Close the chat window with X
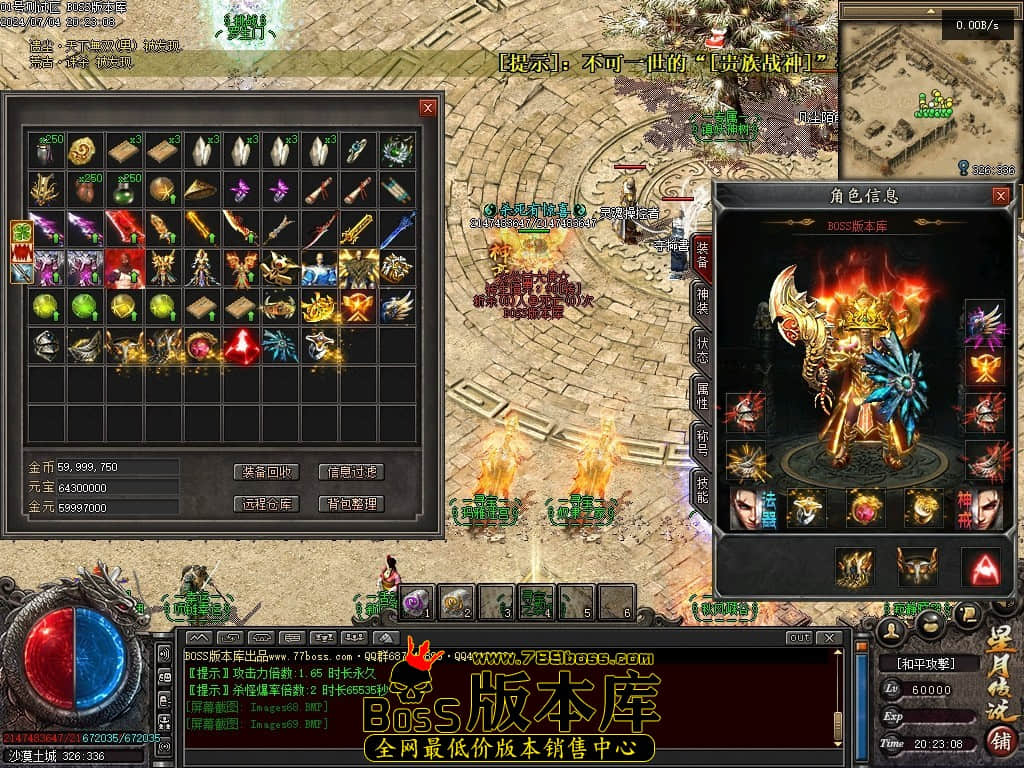1024x768 pixels. [x=829, y=638]
